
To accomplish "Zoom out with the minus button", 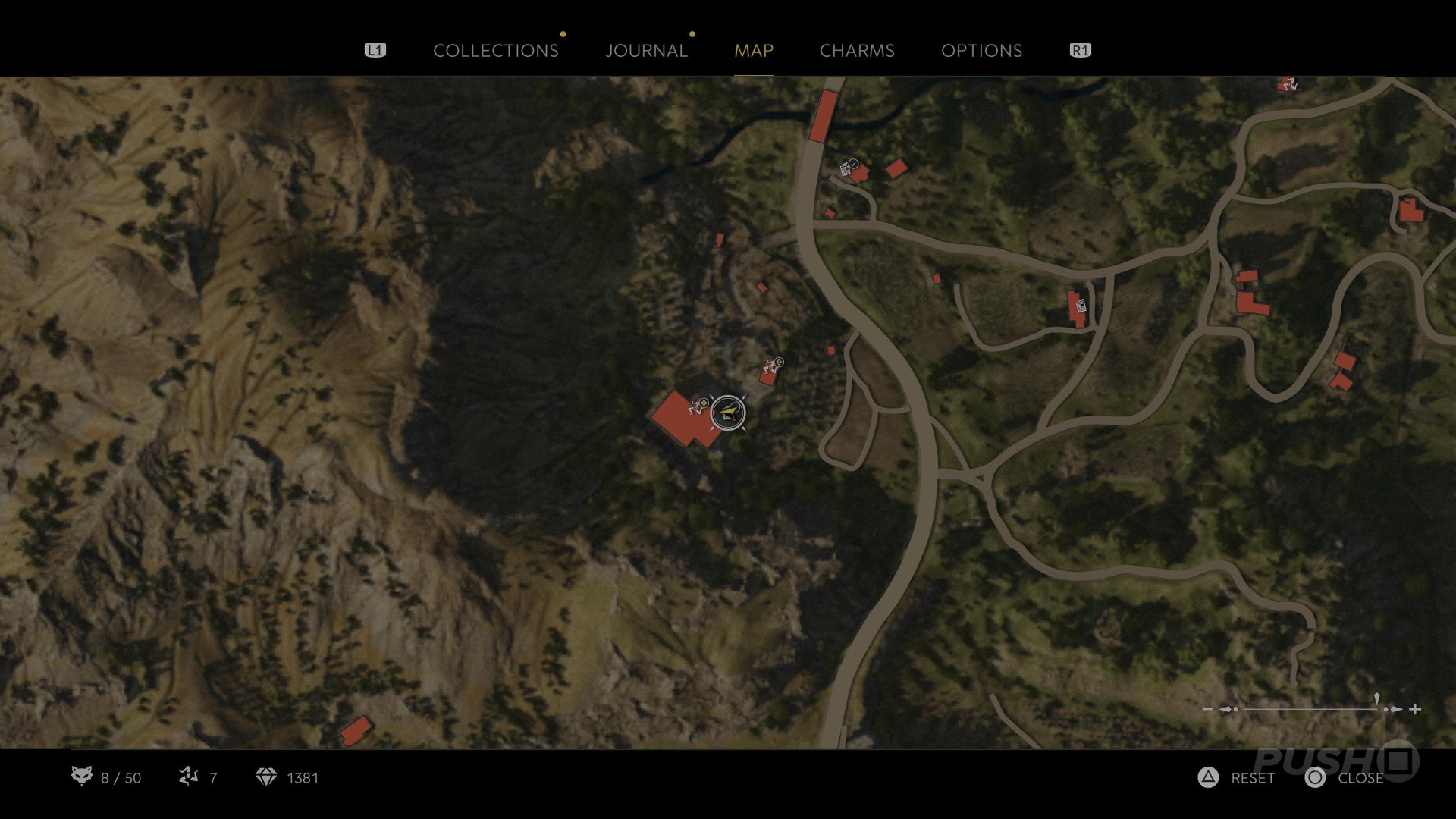I will (1207, 709).
